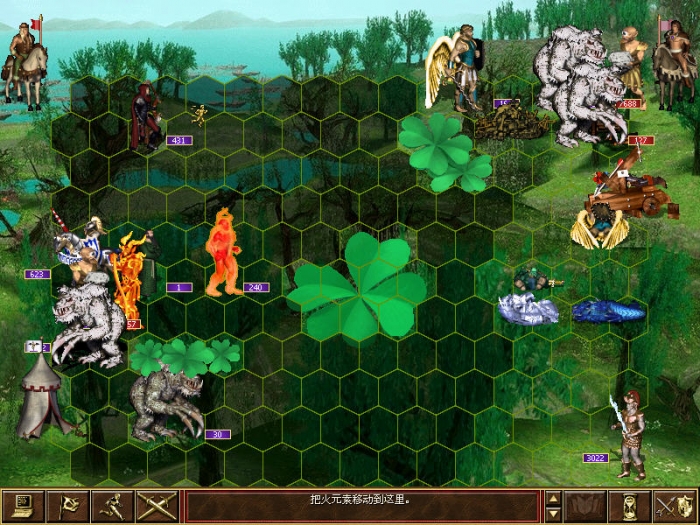700x525 pixels.
Task: Open the spellbook to cast a spell
Action: pos(585,506)
